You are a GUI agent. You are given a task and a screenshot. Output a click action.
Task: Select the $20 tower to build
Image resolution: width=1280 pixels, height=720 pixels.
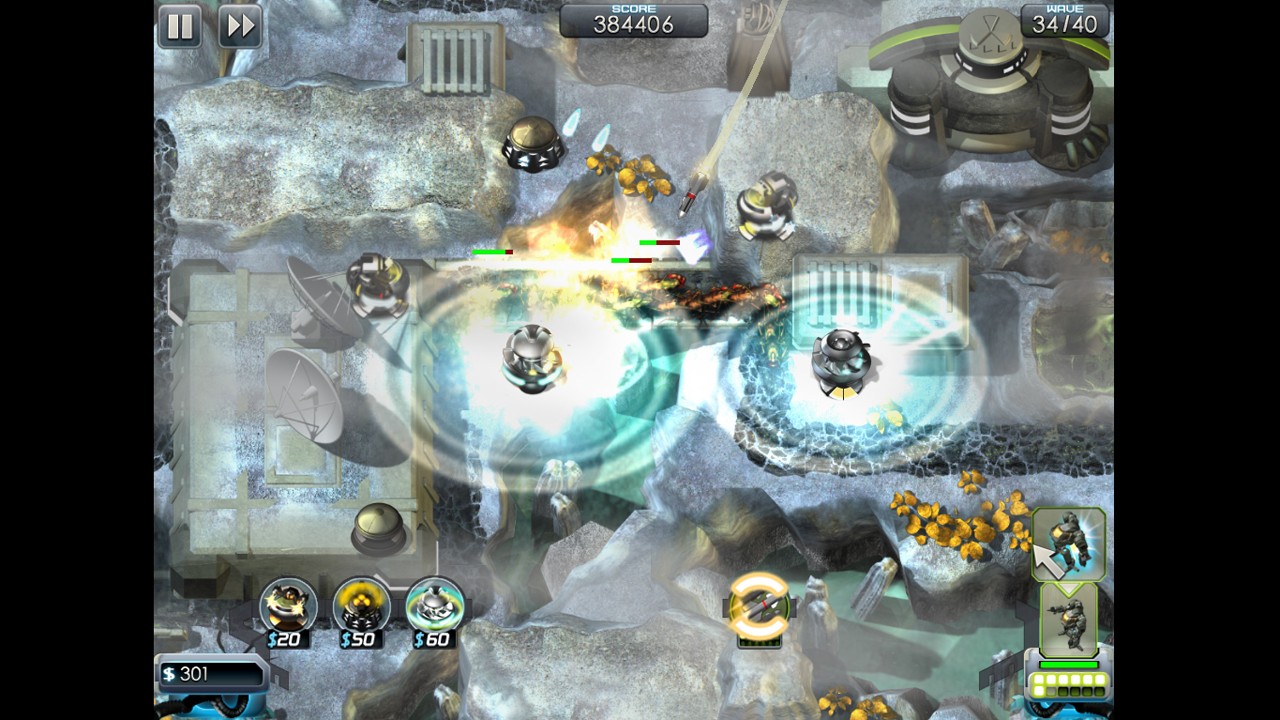point(288,606)
